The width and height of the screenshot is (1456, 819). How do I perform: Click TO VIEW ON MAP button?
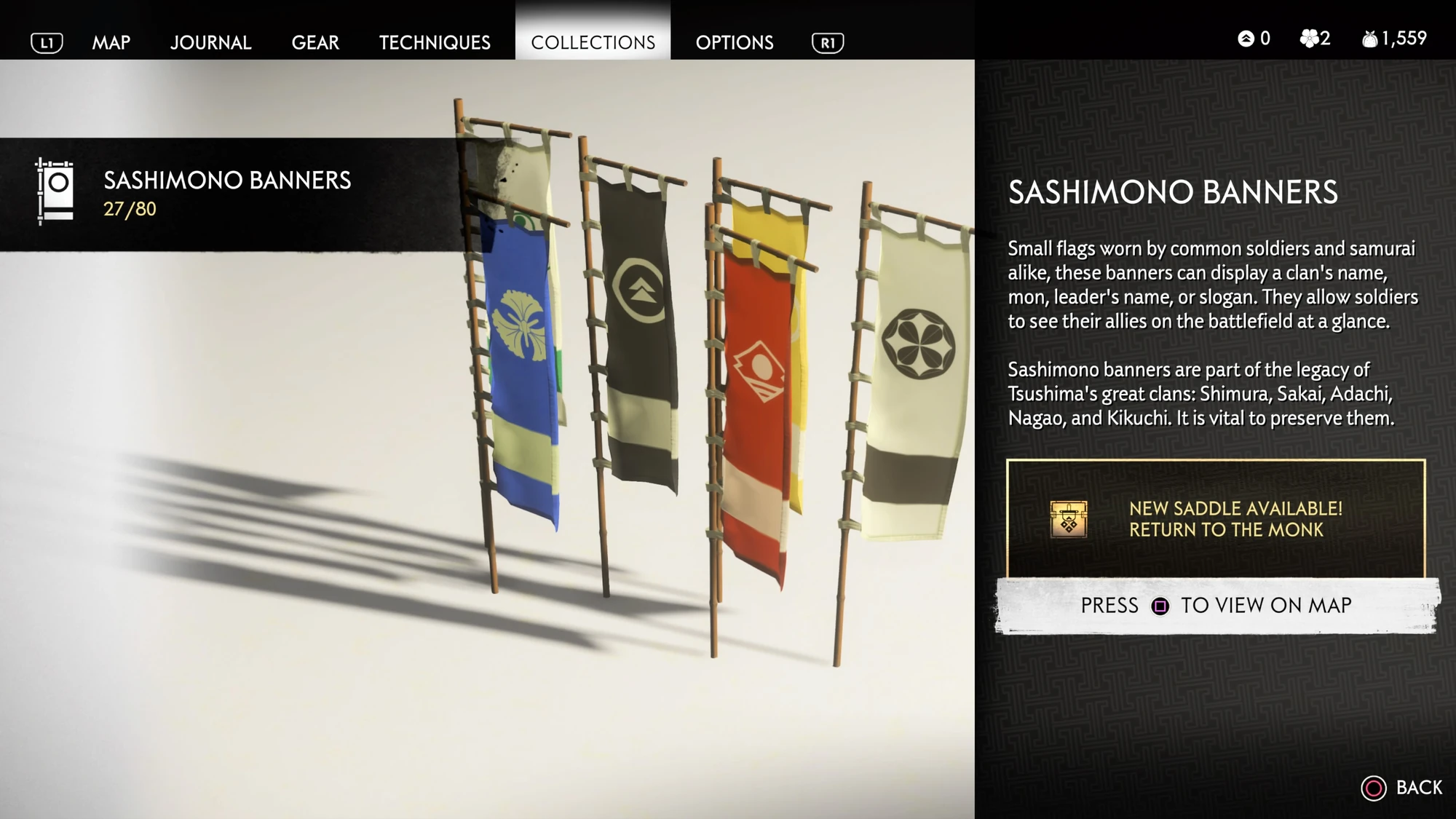[x=1268, y=605]
